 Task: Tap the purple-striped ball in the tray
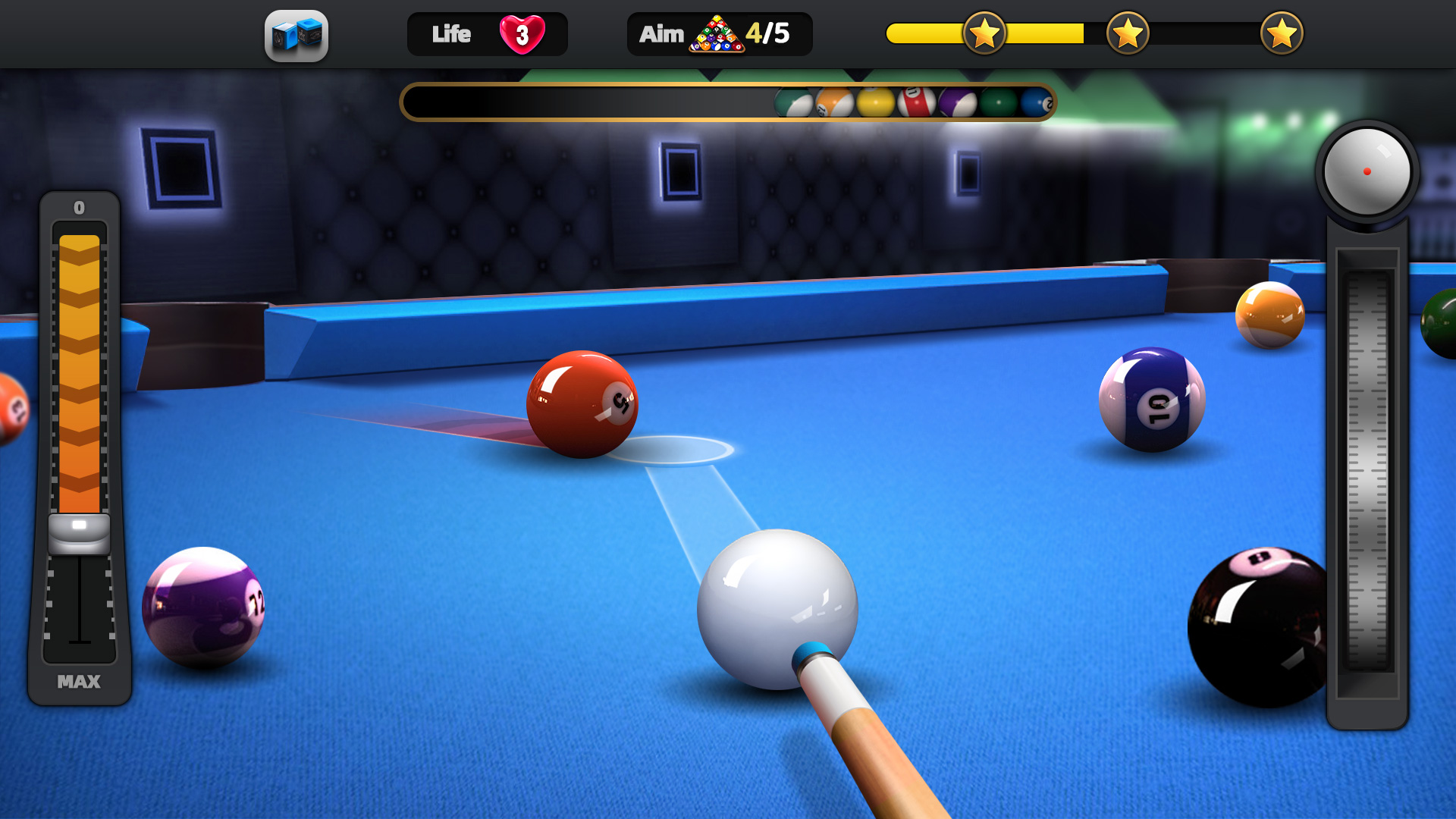[x=957, y=103]
